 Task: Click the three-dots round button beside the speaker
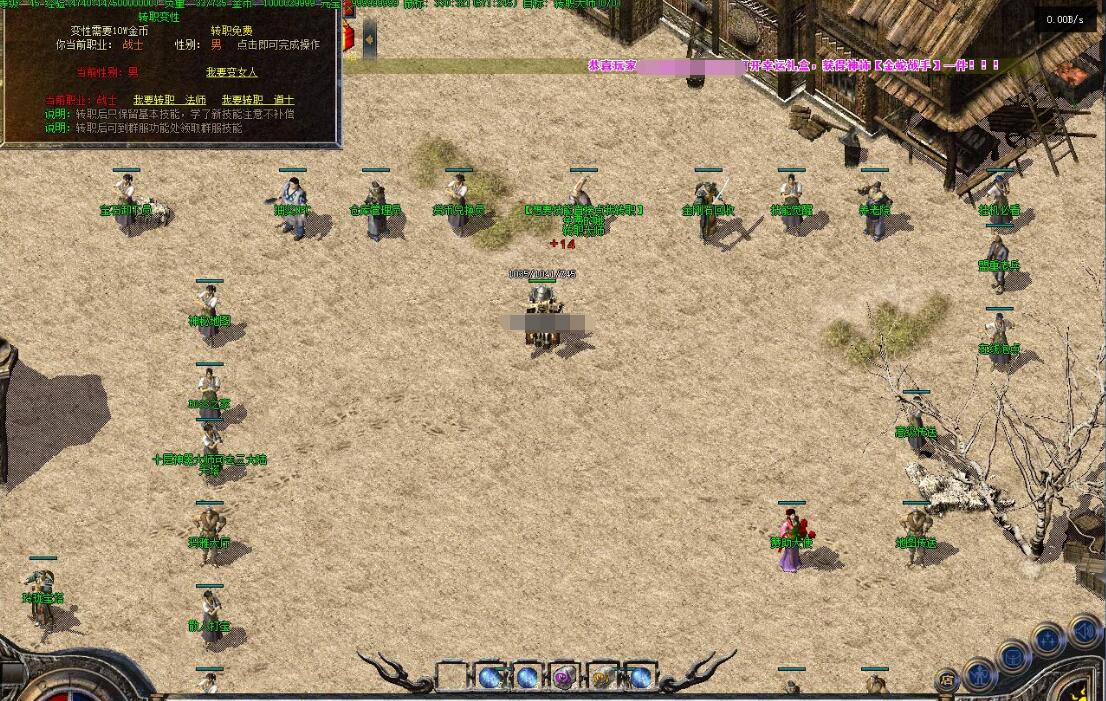click(1048, 638)
